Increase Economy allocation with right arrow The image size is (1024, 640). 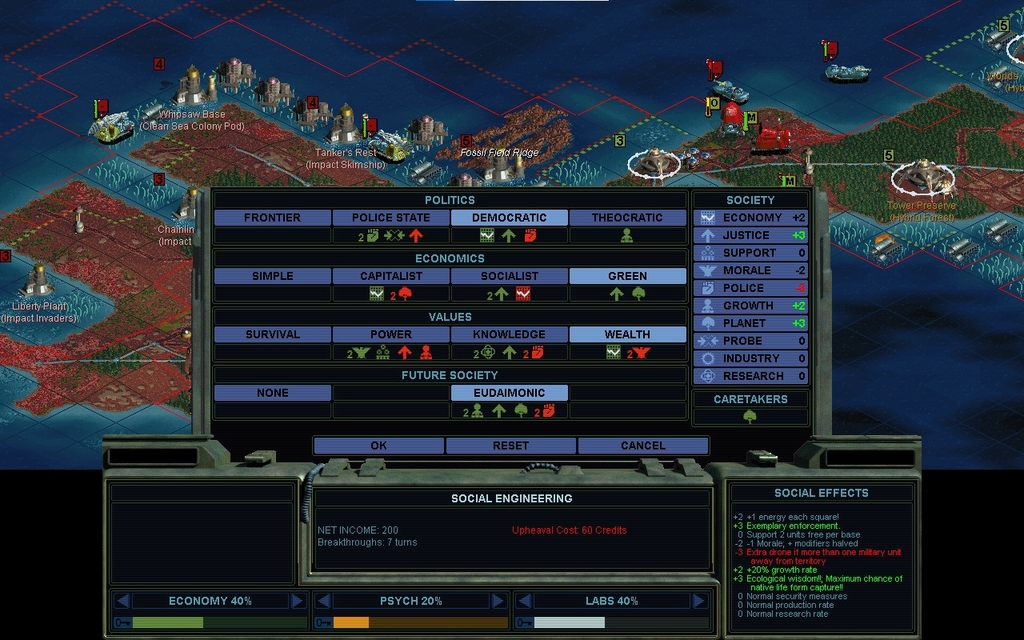point(297,601)
